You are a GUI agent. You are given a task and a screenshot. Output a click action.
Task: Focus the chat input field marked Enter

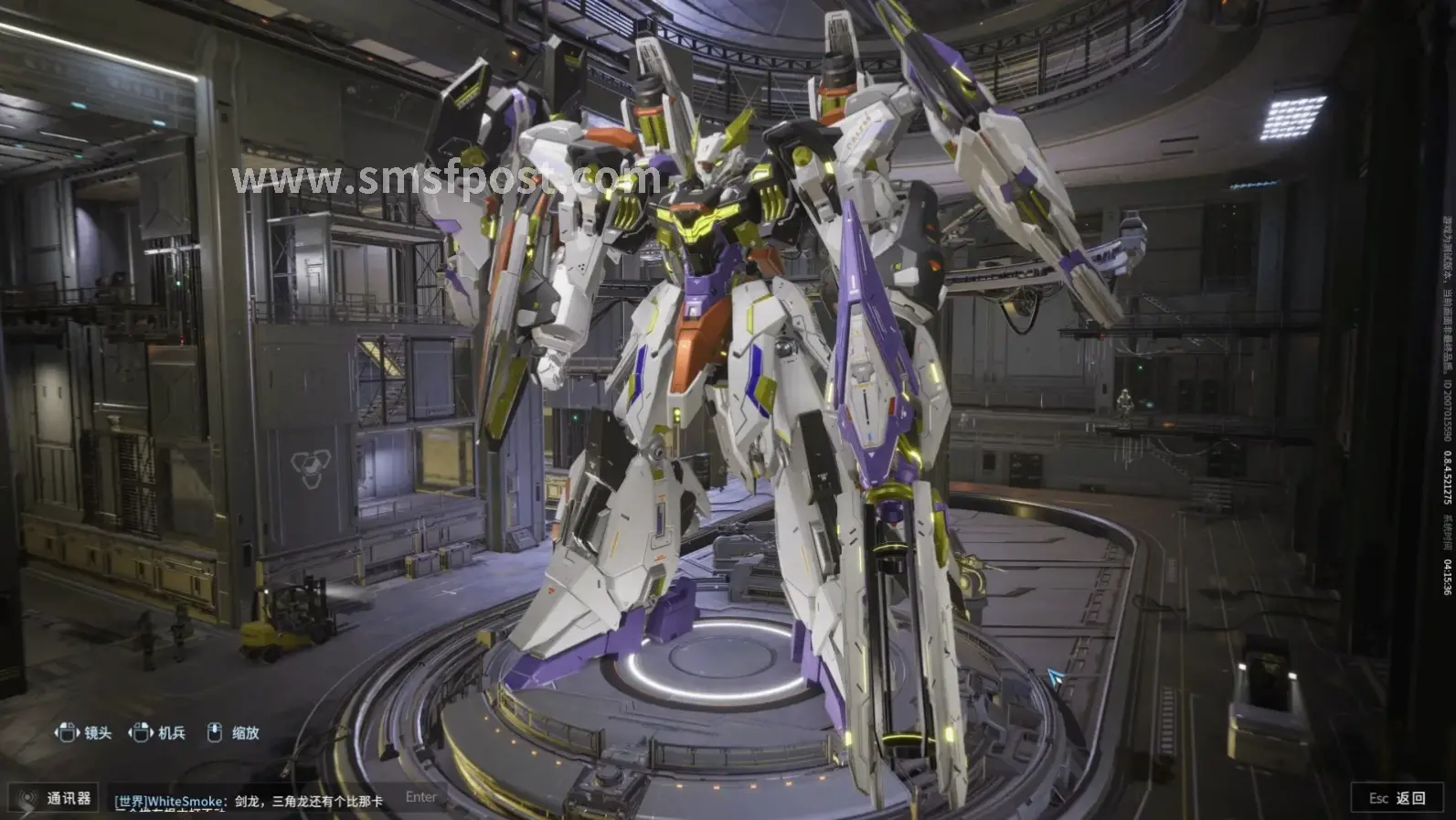click(421, 797)
